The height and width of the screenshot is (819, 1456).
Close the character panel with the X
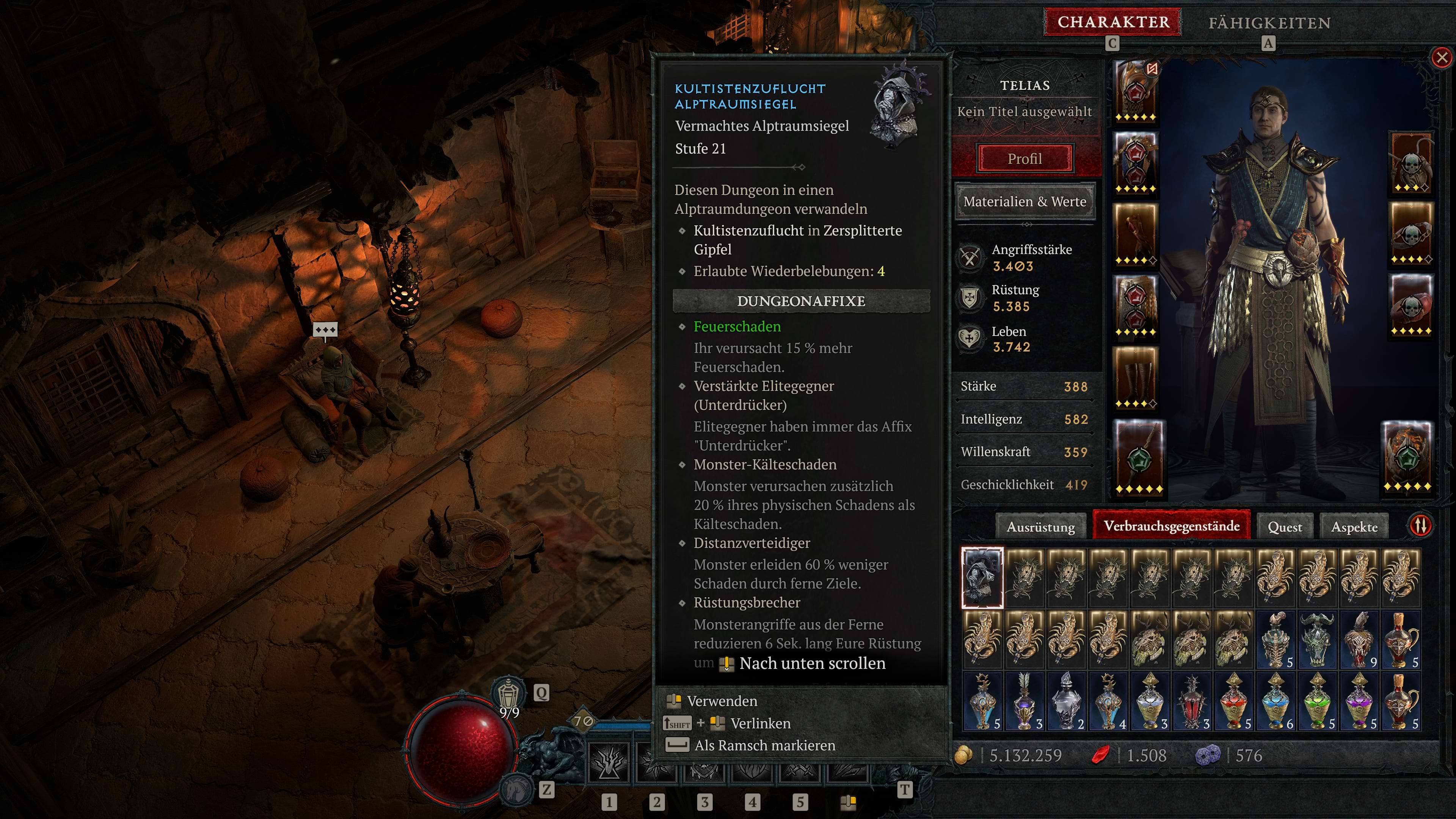click(1441, 58)
